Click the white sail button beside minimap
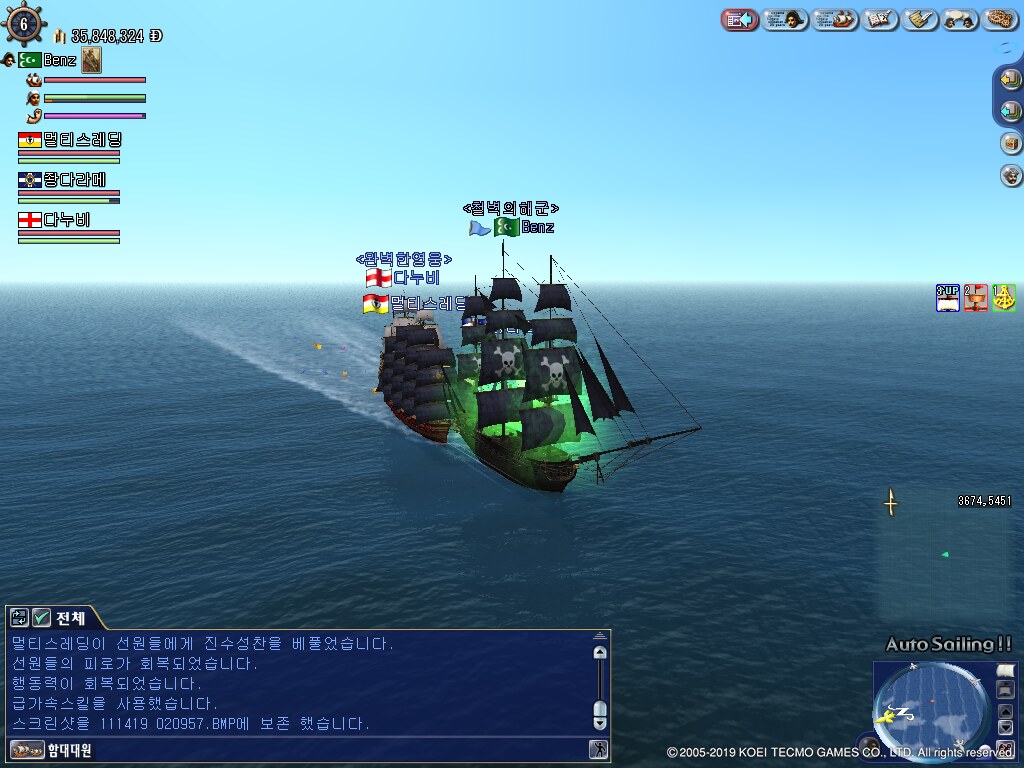 coord(1006,670)
